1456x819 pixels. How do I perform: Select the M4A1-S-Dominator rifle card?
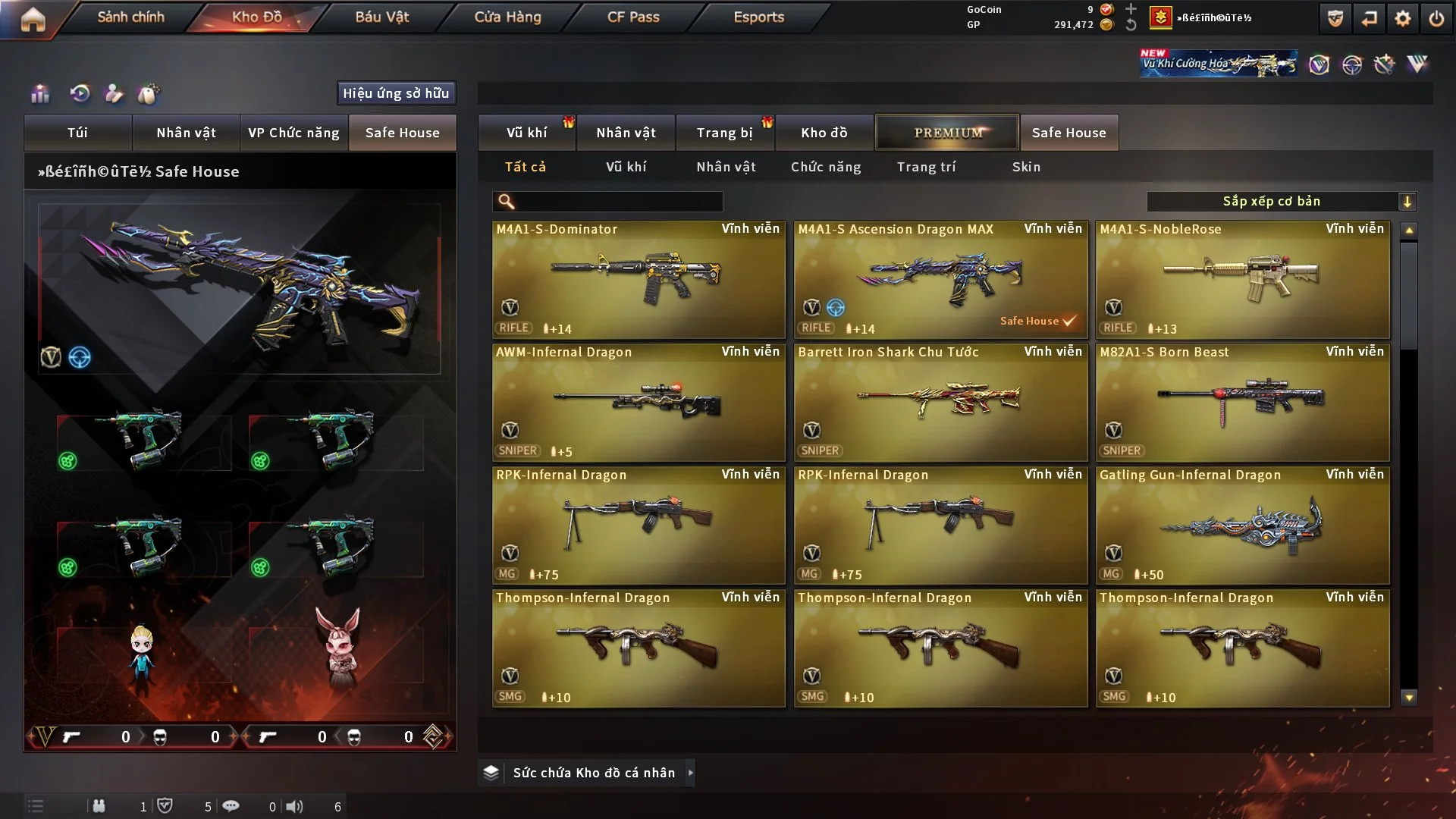(x=639, y=279)
